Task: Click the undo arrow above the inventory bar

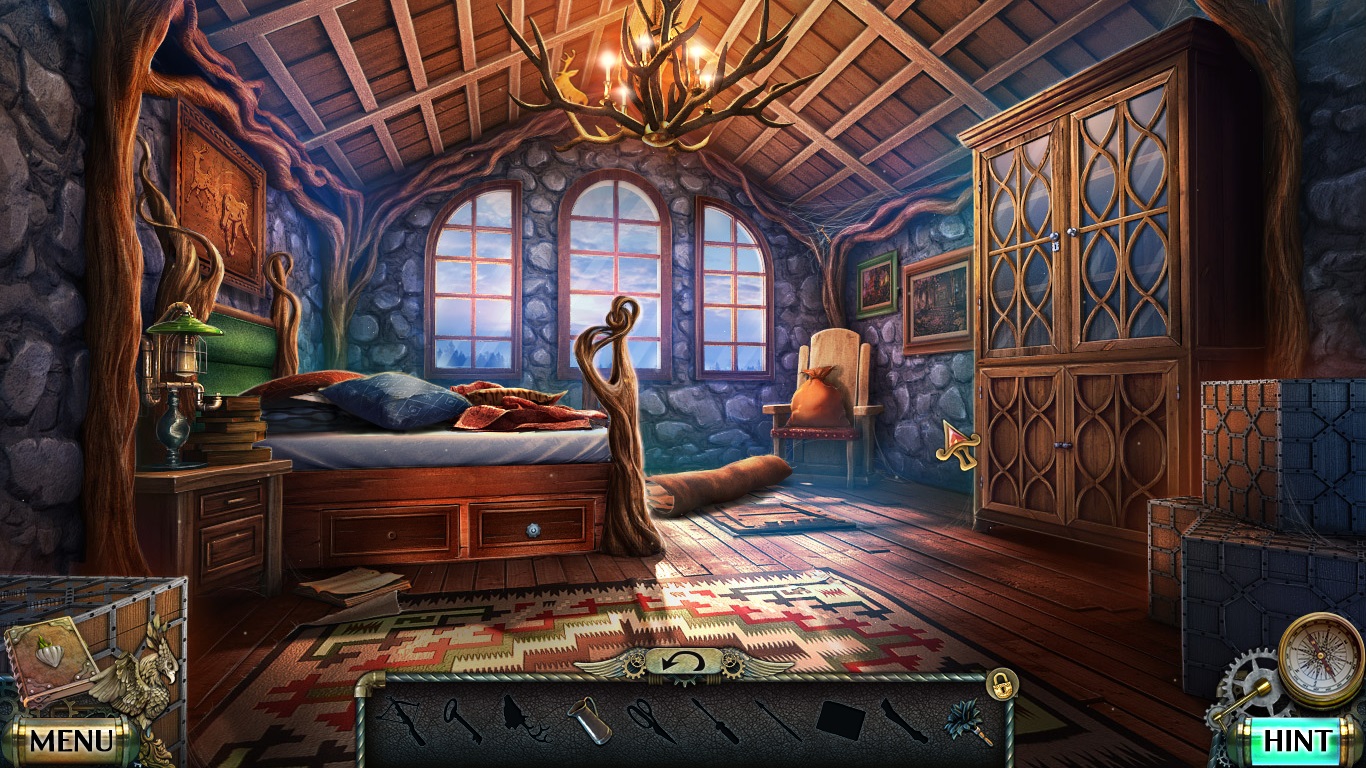Action: (x=683, y=662)
